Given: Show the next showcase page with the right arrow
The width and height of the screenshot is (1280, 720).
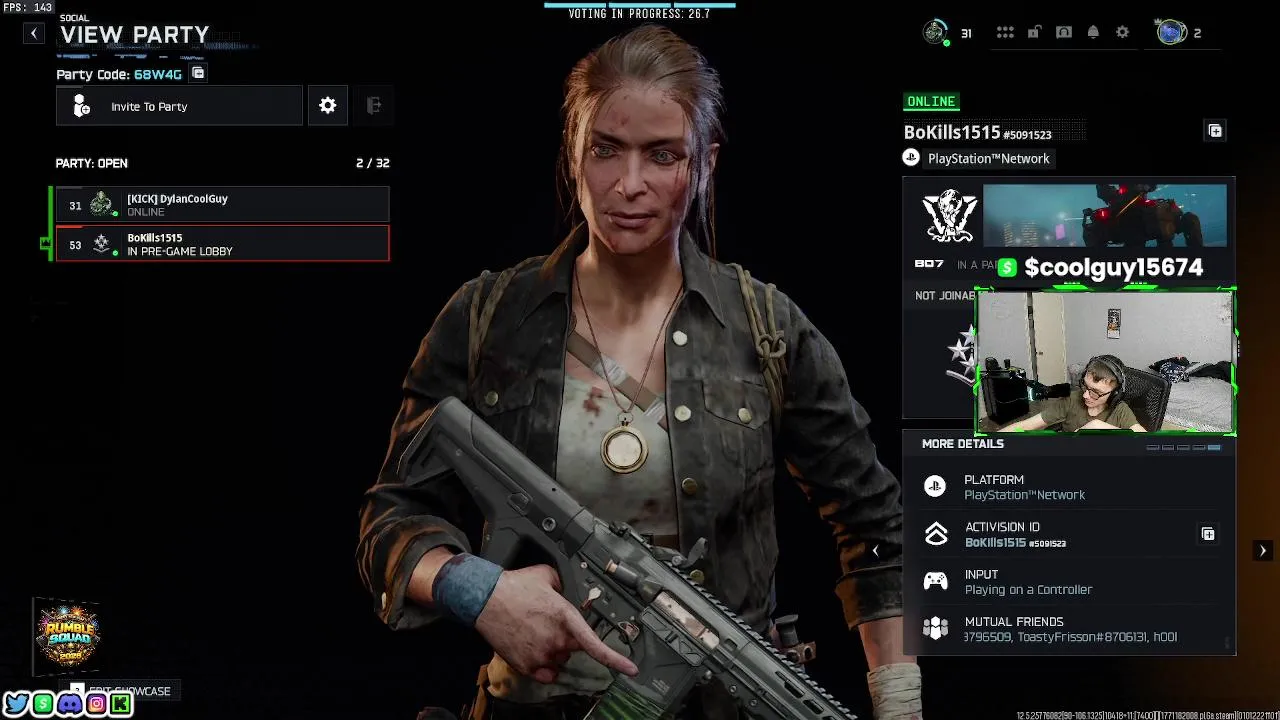Looking at the screenshot, I should [1262, 551].
